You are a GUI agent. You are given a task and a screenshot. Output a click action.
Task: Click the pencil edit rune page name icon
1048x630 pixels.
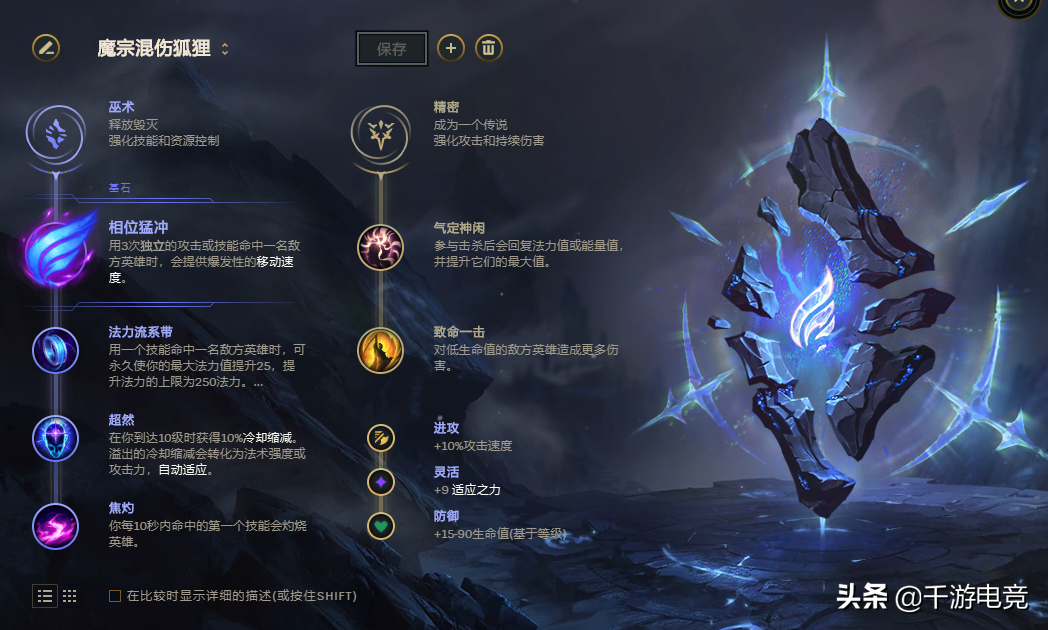point(46,47)
